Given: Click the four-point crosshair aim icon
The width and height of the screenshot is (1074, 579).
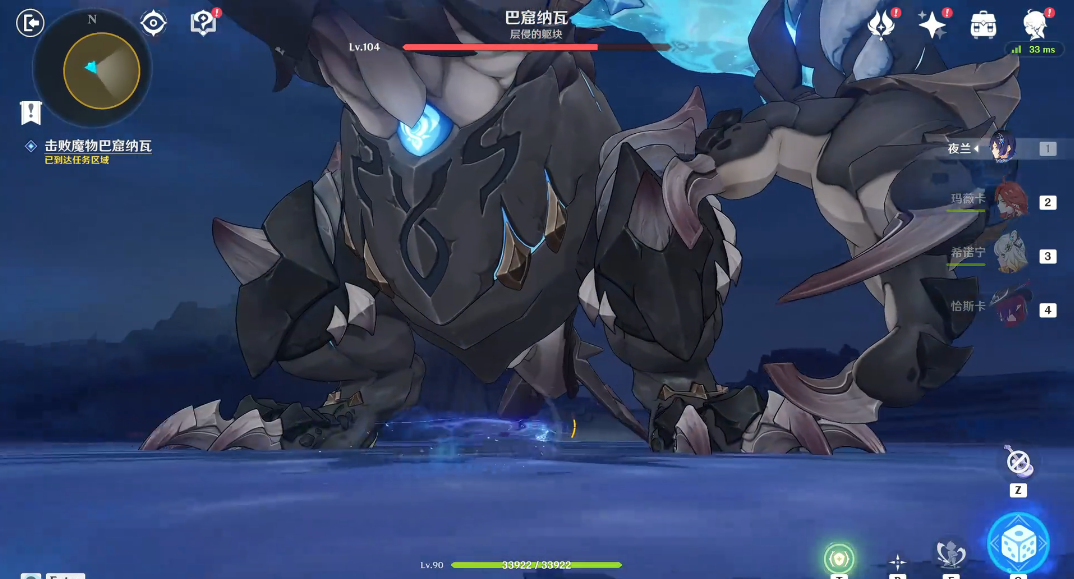Looking at the screenshot, I should pyautogui.click(x=898, y=562).
